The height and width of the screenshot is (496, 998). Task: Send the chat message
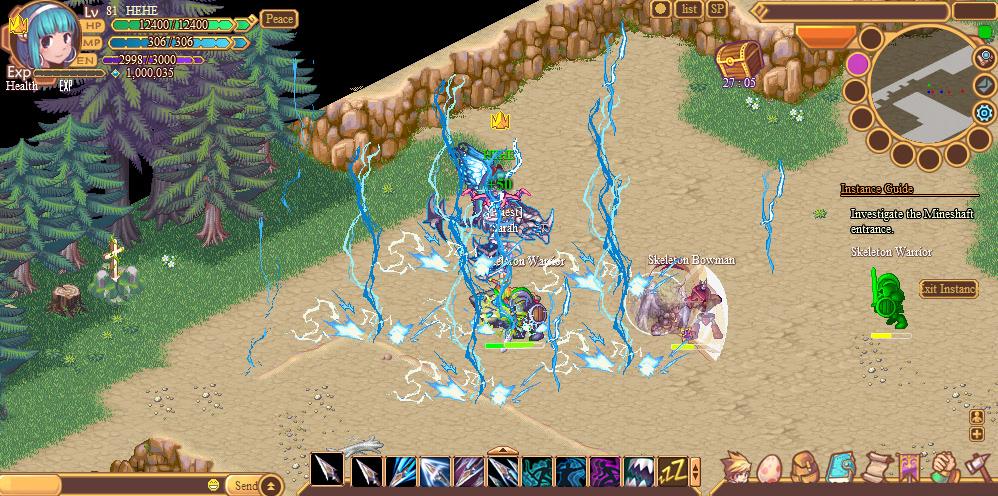(x=245, y=486)
